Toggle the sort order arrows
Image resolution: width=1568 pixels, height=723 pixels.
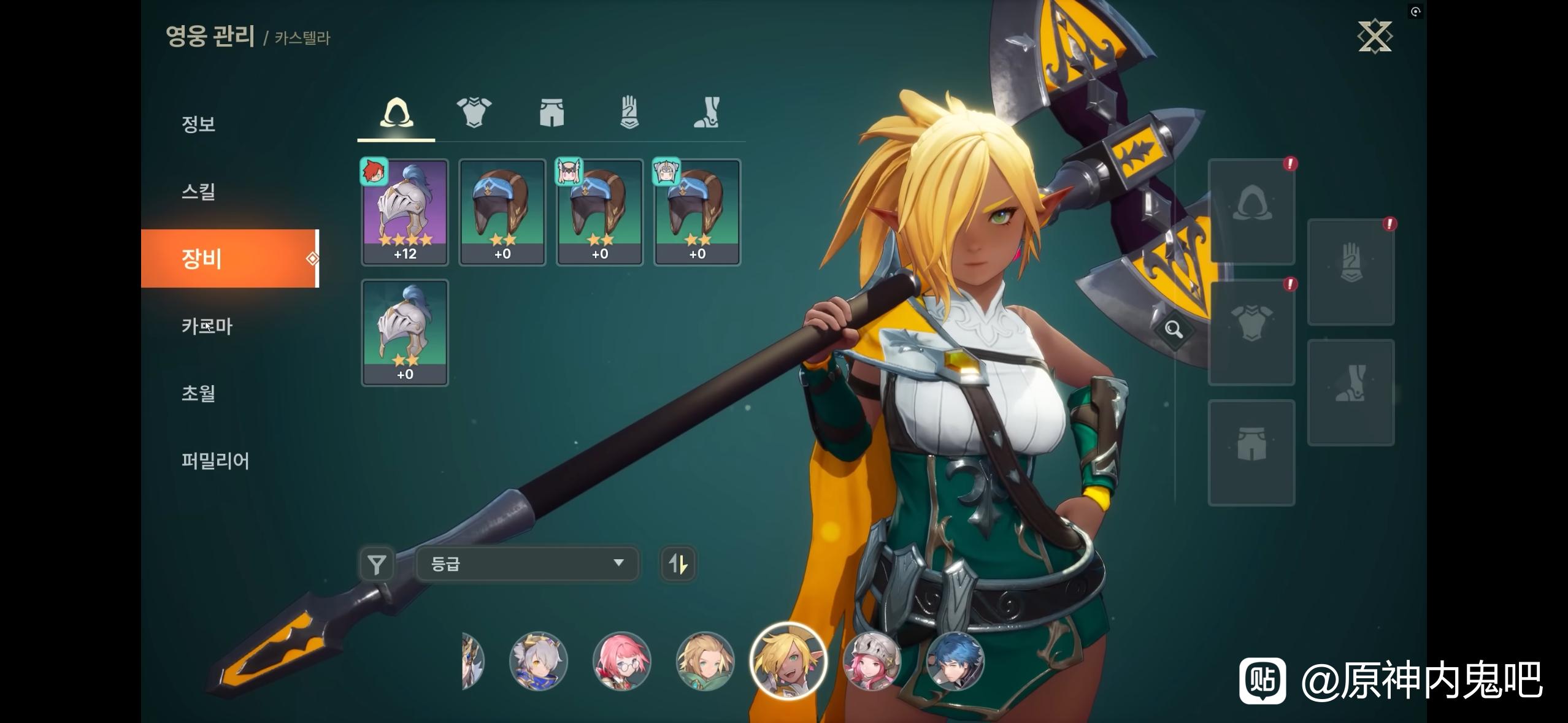point(678,564)
